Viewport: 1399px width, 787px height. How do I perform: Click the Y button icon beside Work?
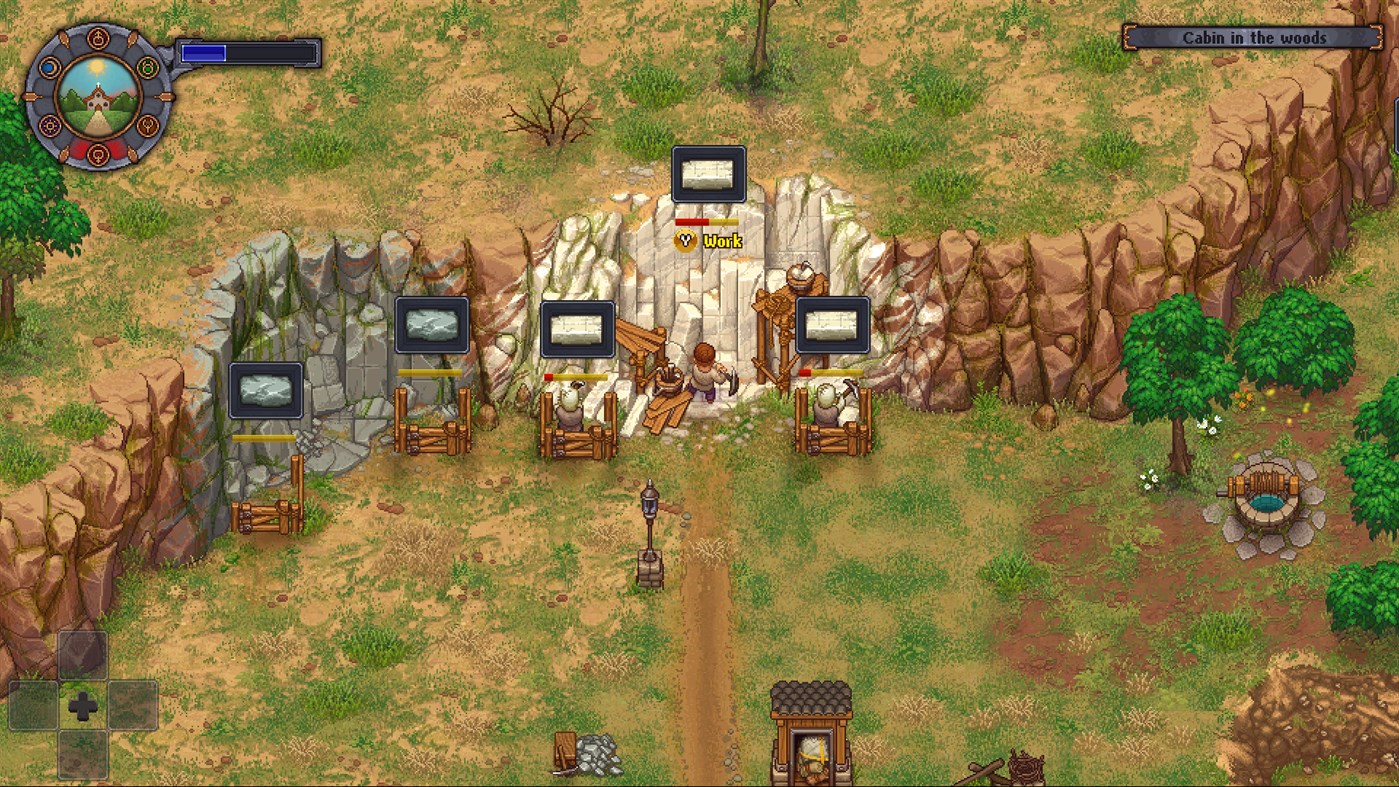click(685, 241)
